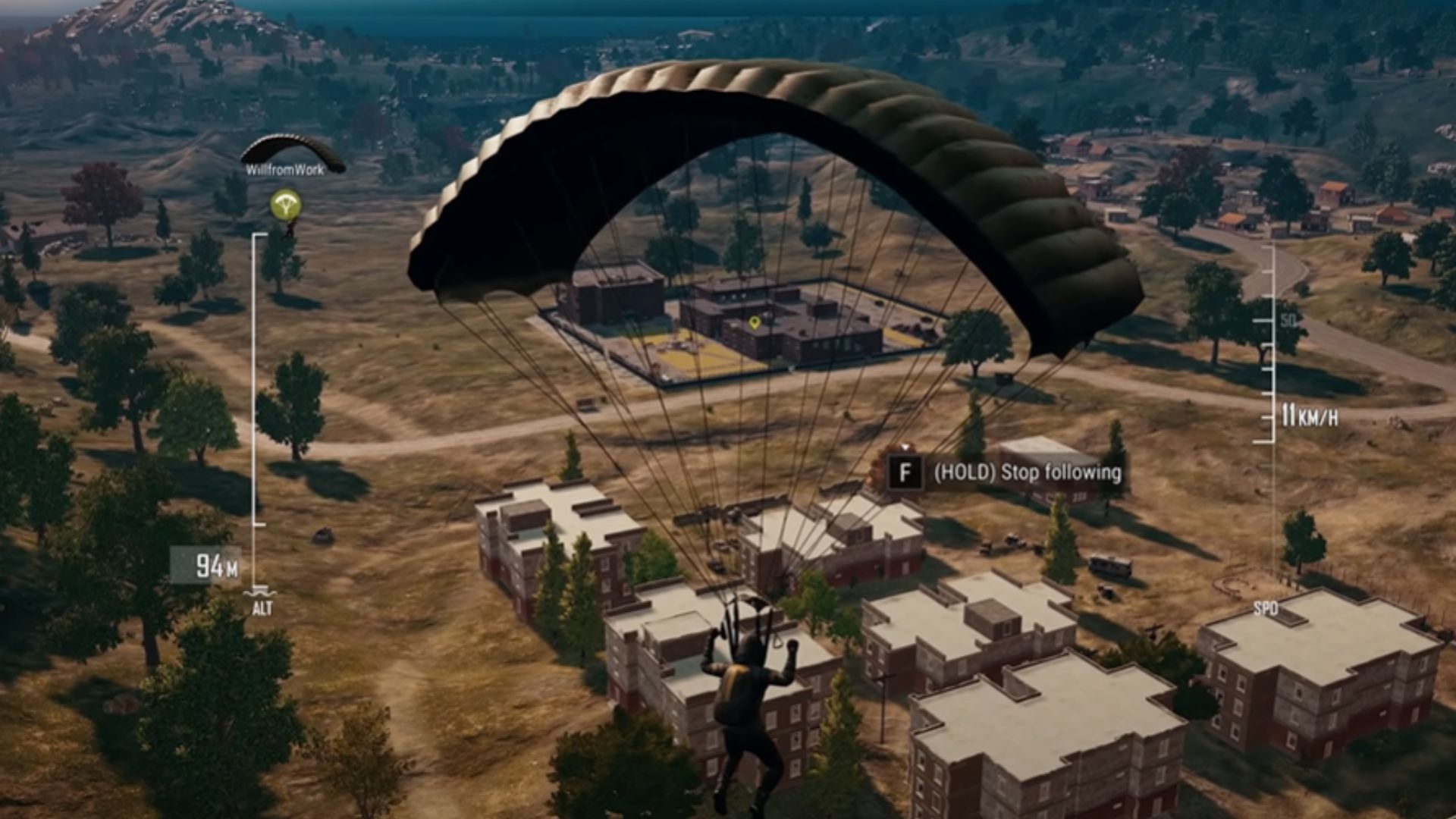Screen dimensions: 1456x819
Task: Click the ALT label on the altitude gauge
Action: pyautogui.click(x=263, y=607)
